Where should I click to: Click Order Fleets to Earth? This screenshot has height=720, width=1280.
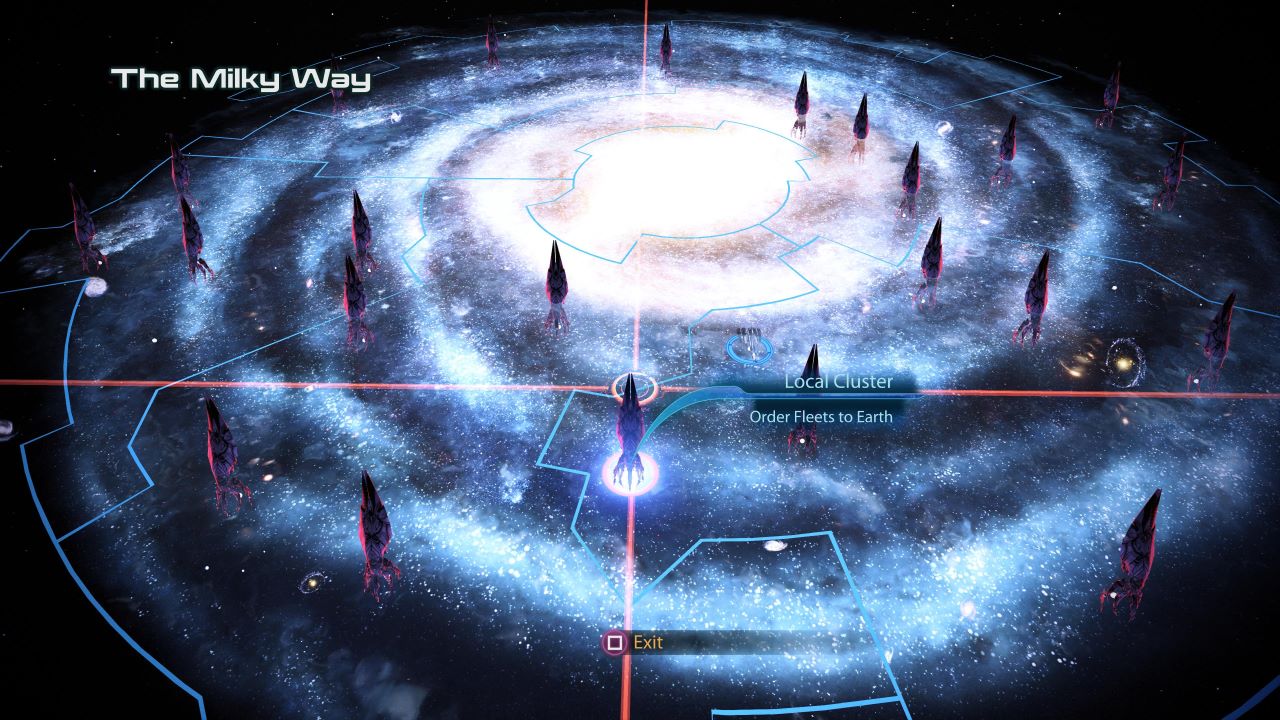pyautogui.click(x=821, y=416)
